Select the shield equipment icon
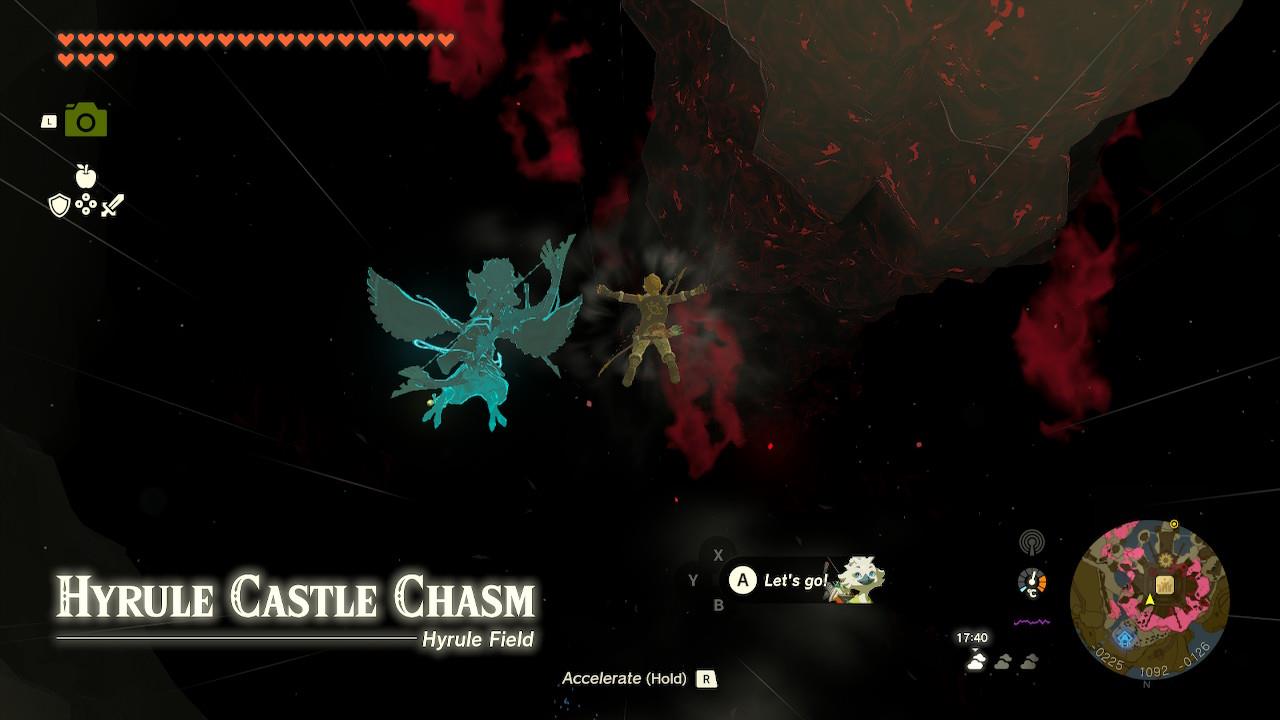Screen dimensions: 1280x720 [x=59, y=206]
